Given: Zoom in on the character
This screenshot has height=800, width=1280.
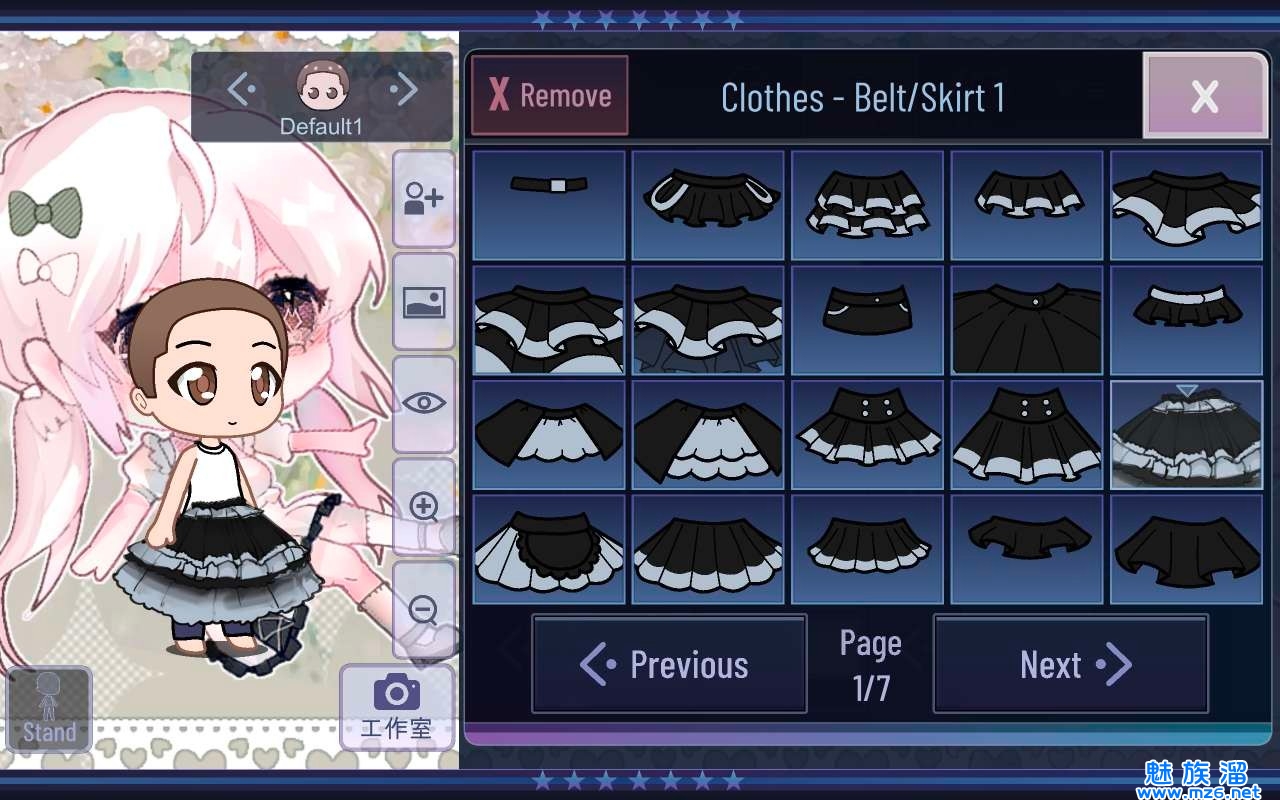Looking at the screenshot, I should click(x=424, y=506).
